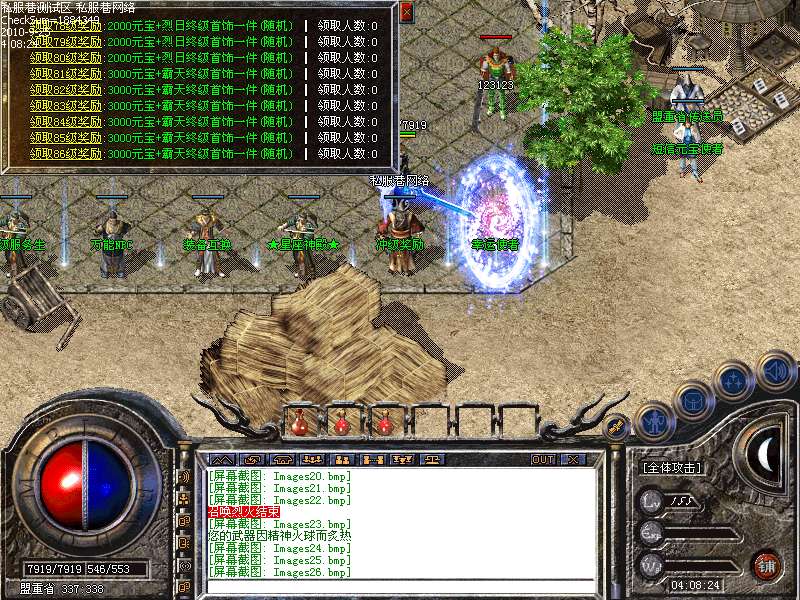Open the skills round button with stars
The image size is (800, 600).
click(x=734, y=381)
